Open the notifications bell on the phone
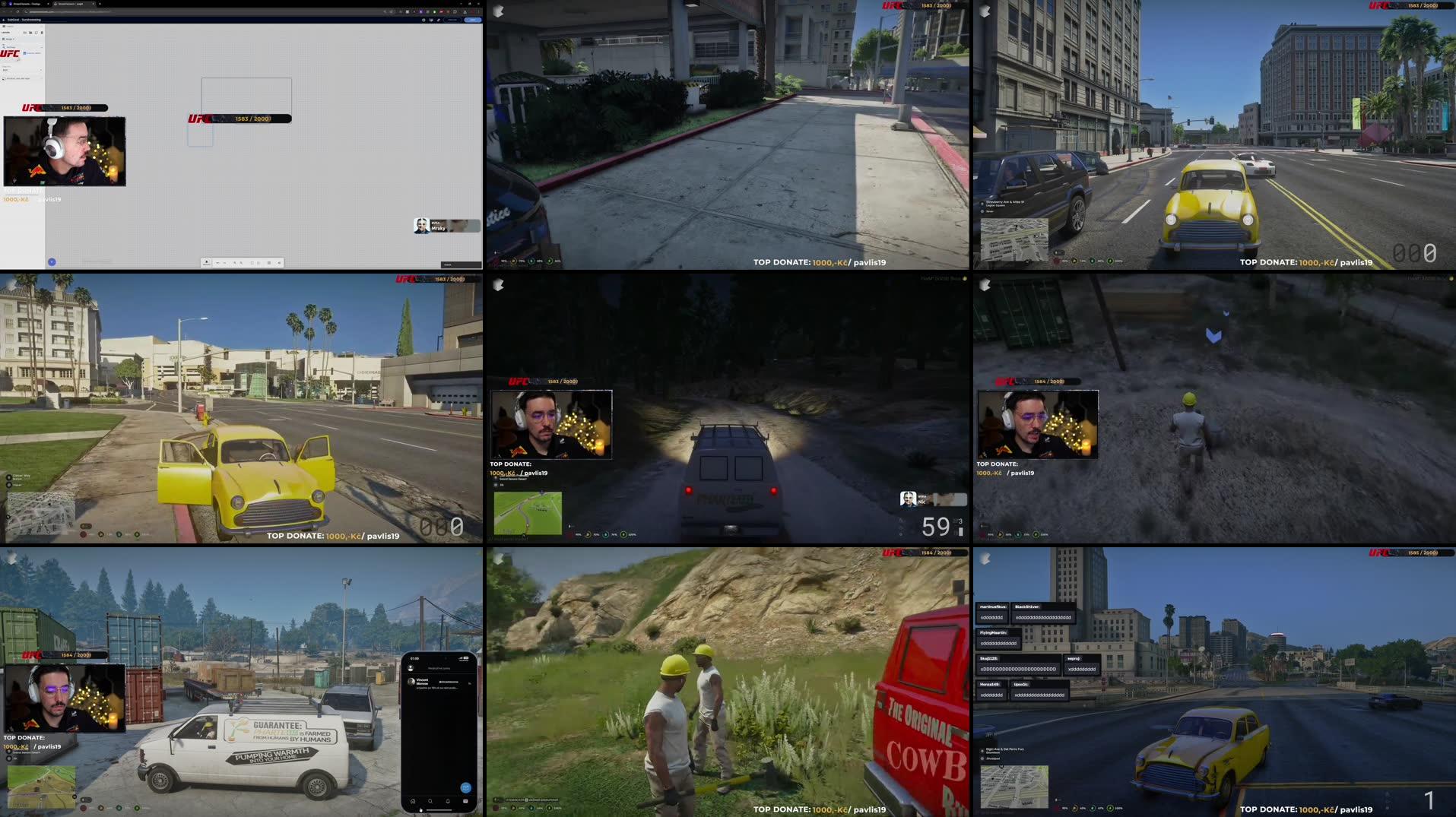The height and width of the screenshot is (817, 1456). [x=448, y=801]
